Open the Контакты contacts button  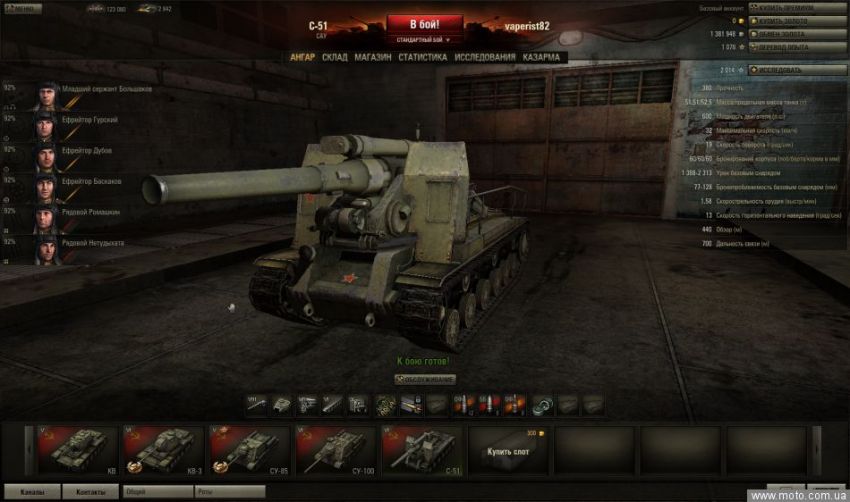[x=90, y=492]
